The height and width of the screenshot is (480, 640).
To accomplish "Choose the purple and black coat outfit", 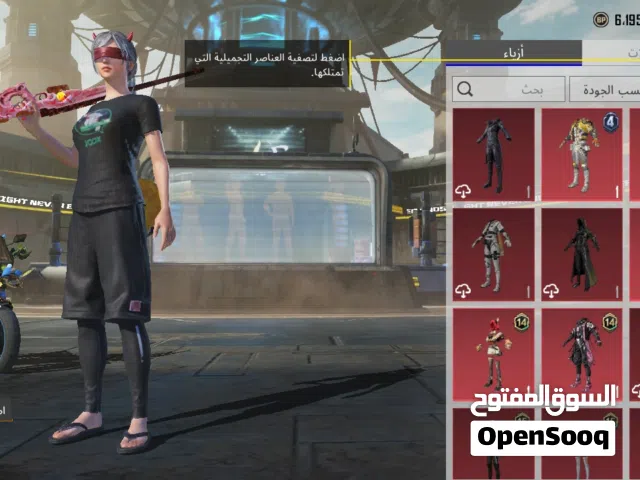I will (581, 351).
